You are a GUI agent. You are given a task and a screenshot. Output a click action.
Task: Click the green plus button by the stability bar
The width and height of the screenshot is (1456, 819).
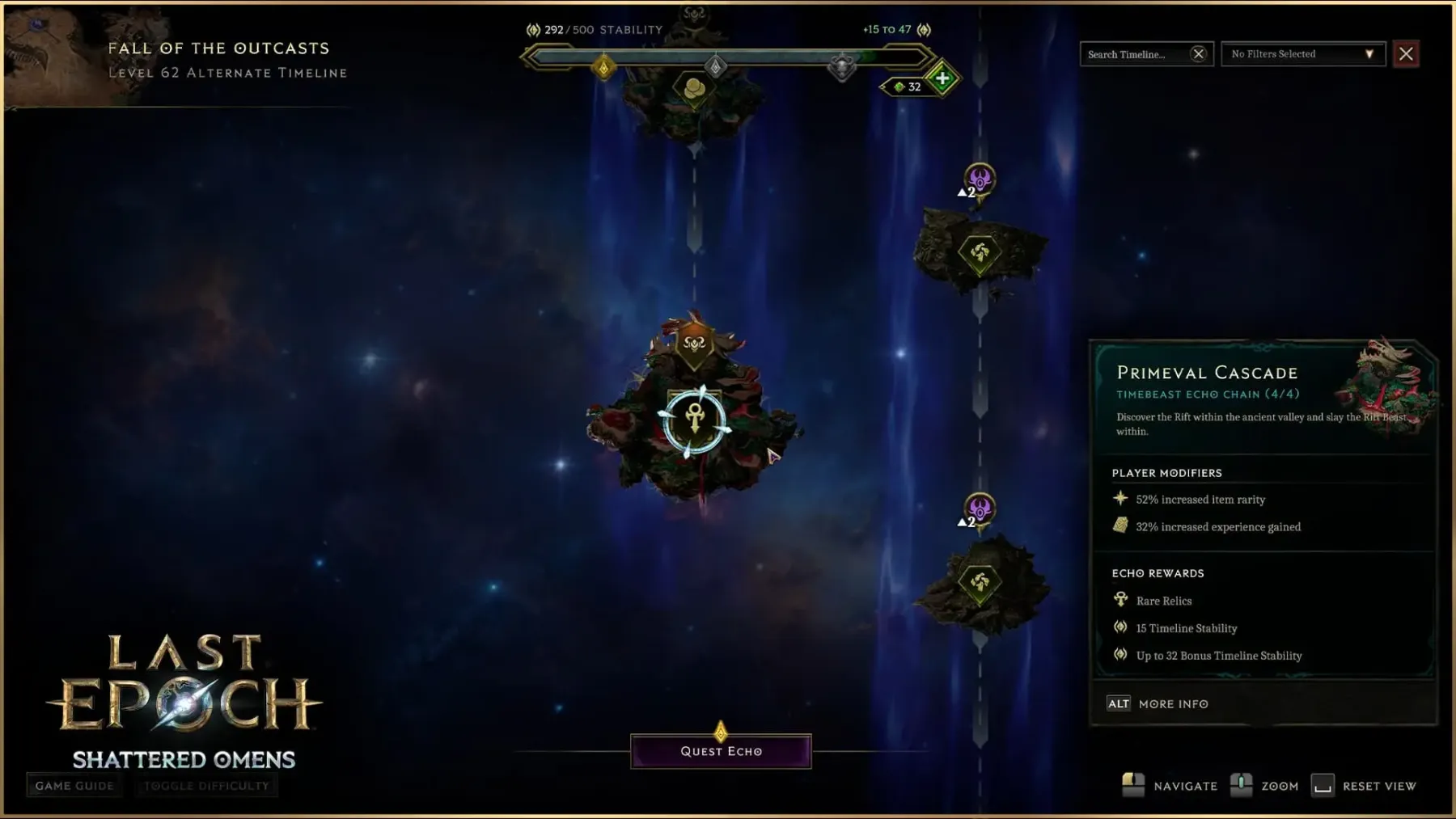point(942,79)
